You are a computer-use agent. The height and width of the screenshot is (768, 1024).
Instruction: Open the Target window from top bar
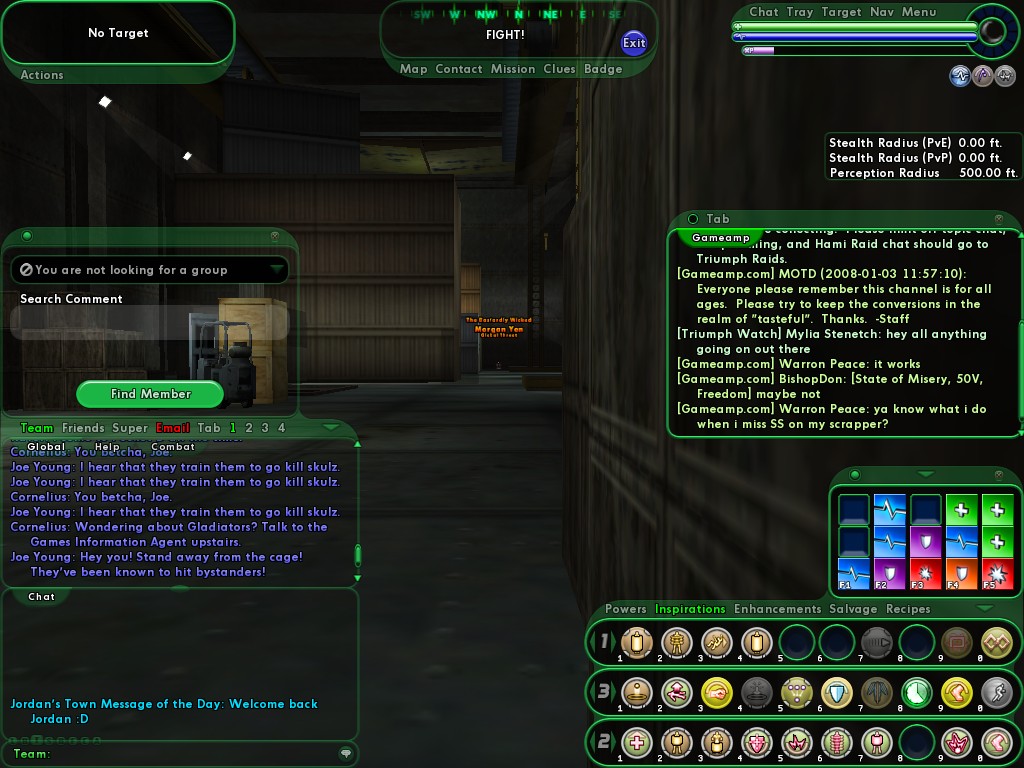[x=841, y=12]
